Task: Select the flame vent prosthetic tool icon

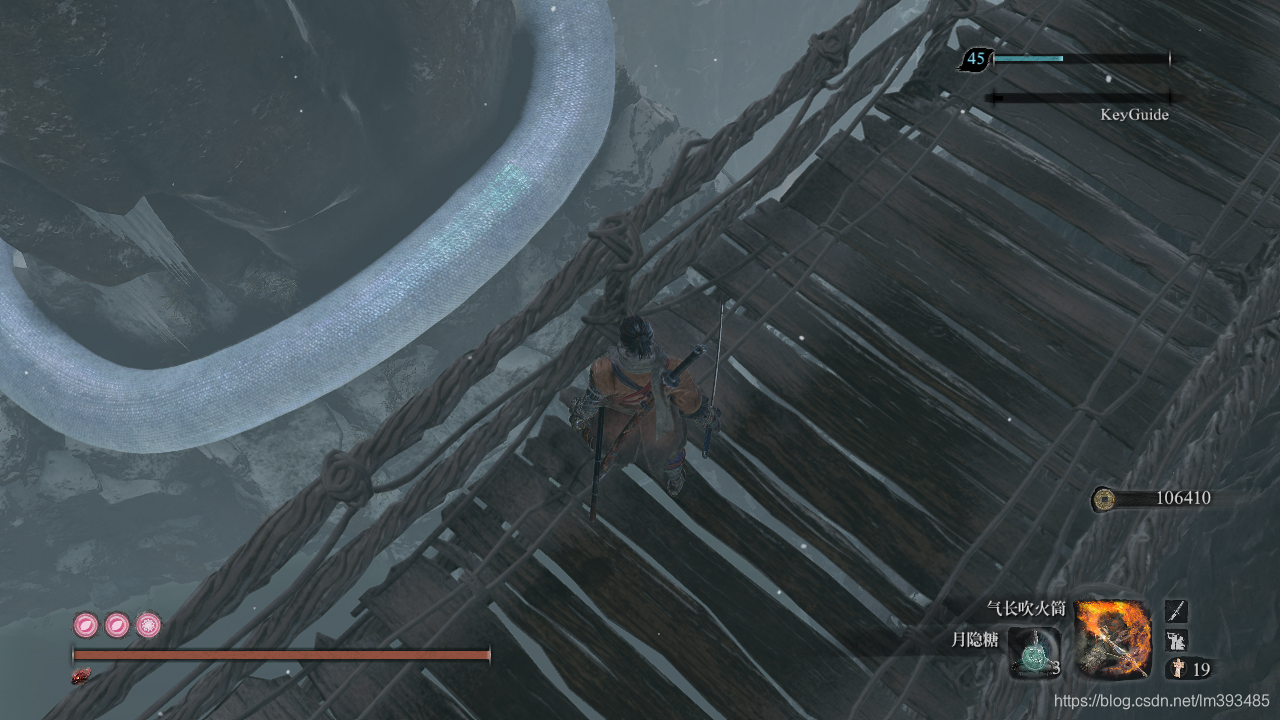Action: (x=1112, y=640)
